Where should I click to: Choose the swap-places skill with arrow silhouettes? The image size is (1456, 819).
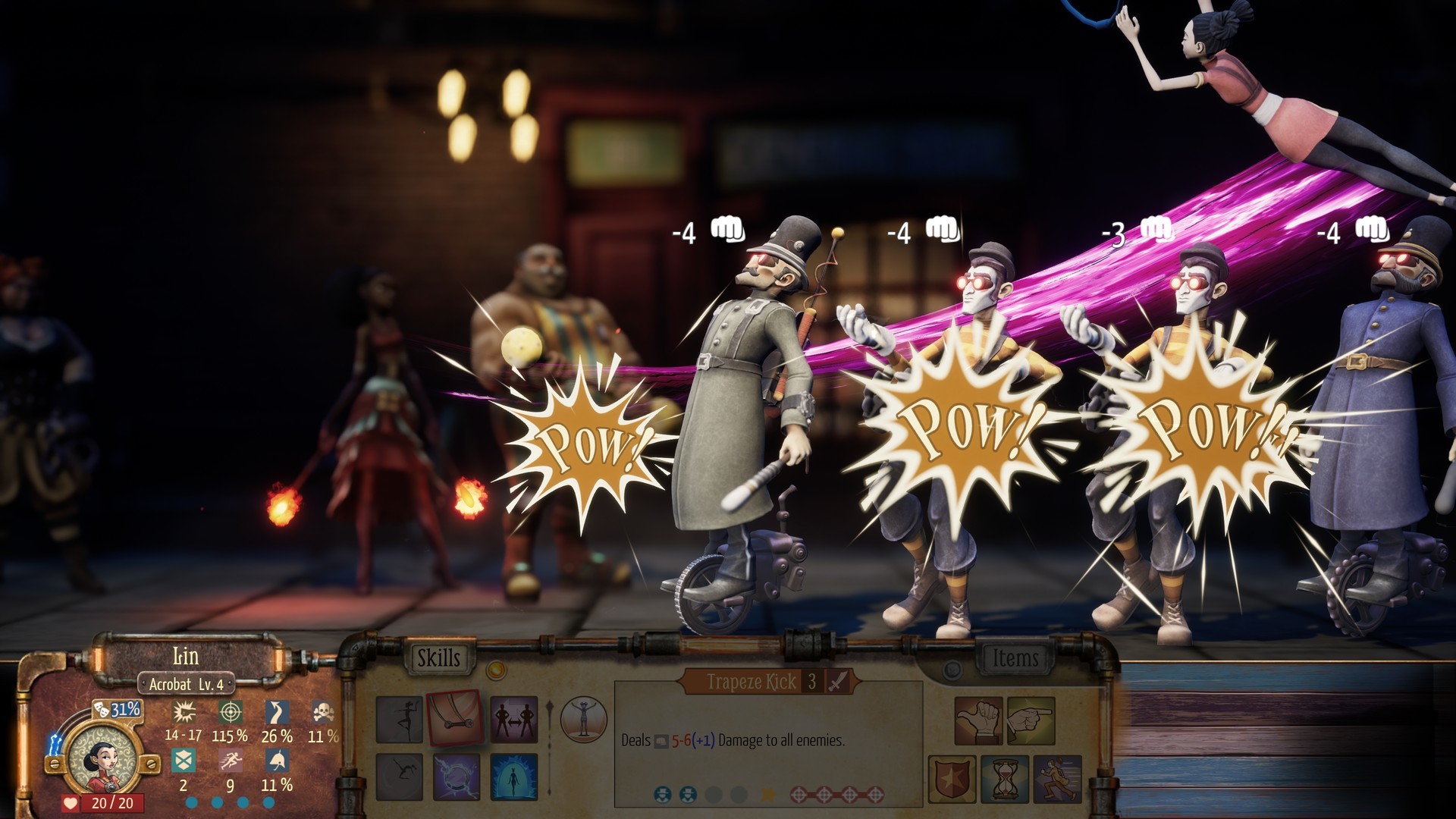[514, 720]
